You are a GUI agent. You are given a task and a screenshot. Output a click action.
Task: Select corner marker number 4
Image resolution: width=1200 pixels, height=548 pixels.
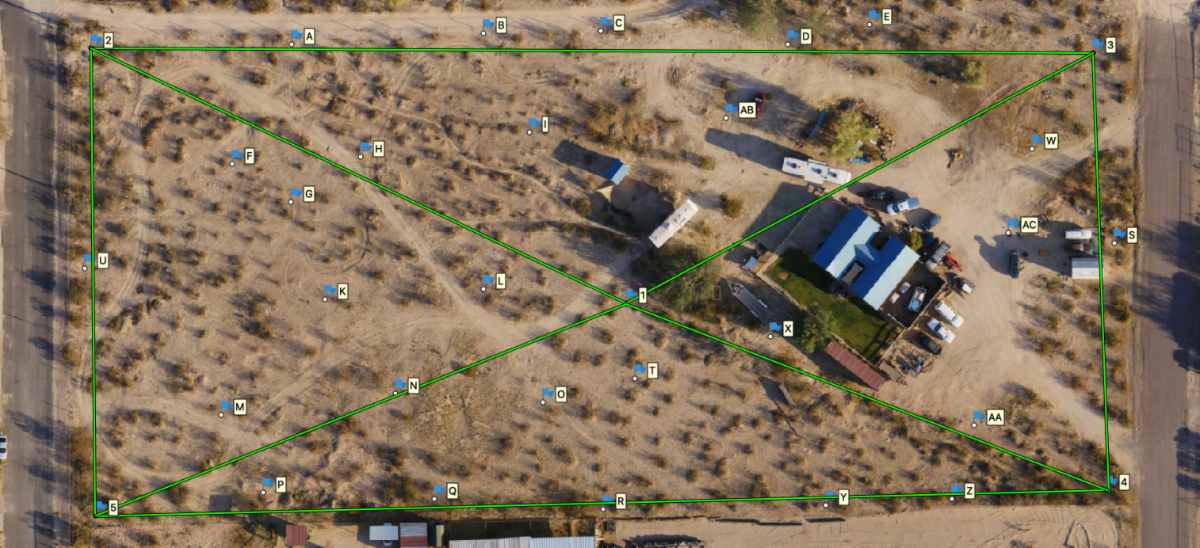[1111, 482]
